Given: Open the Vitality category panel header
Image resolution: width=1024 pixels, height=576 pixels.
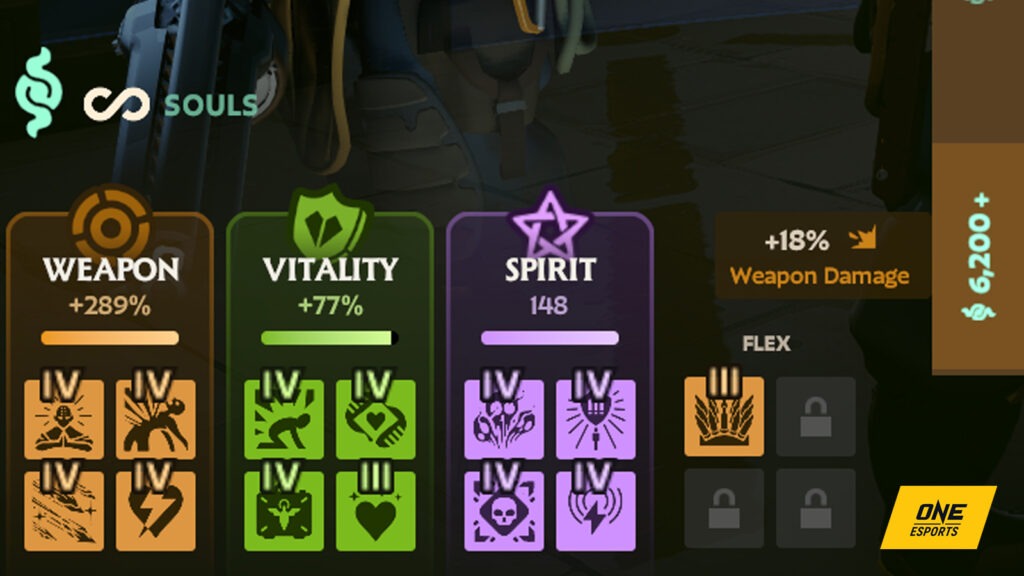Looking at the screenshot, I should click(330, 269).
